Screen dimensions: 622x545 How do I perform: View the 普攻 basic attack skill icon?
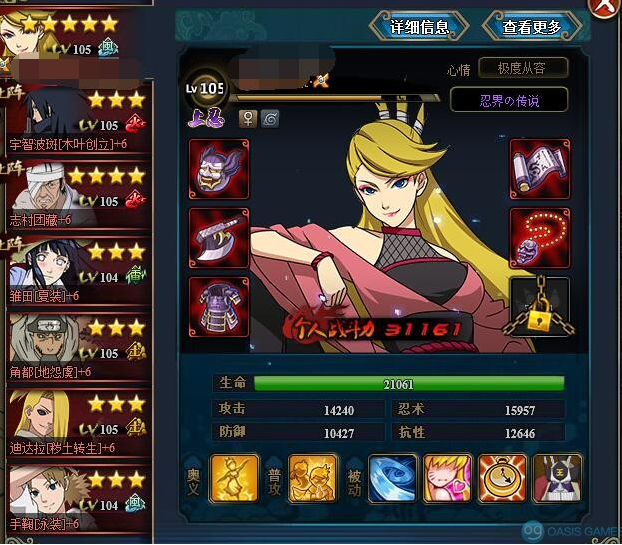(313, 478)
